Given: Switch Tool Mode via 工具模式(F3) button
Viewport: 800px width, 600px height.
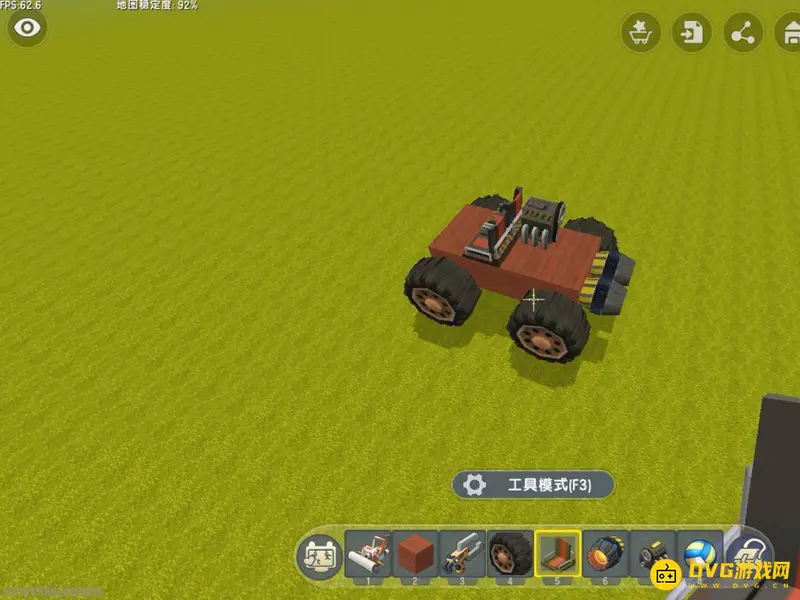Looking at the screenshot, I should tap(532, 485).
